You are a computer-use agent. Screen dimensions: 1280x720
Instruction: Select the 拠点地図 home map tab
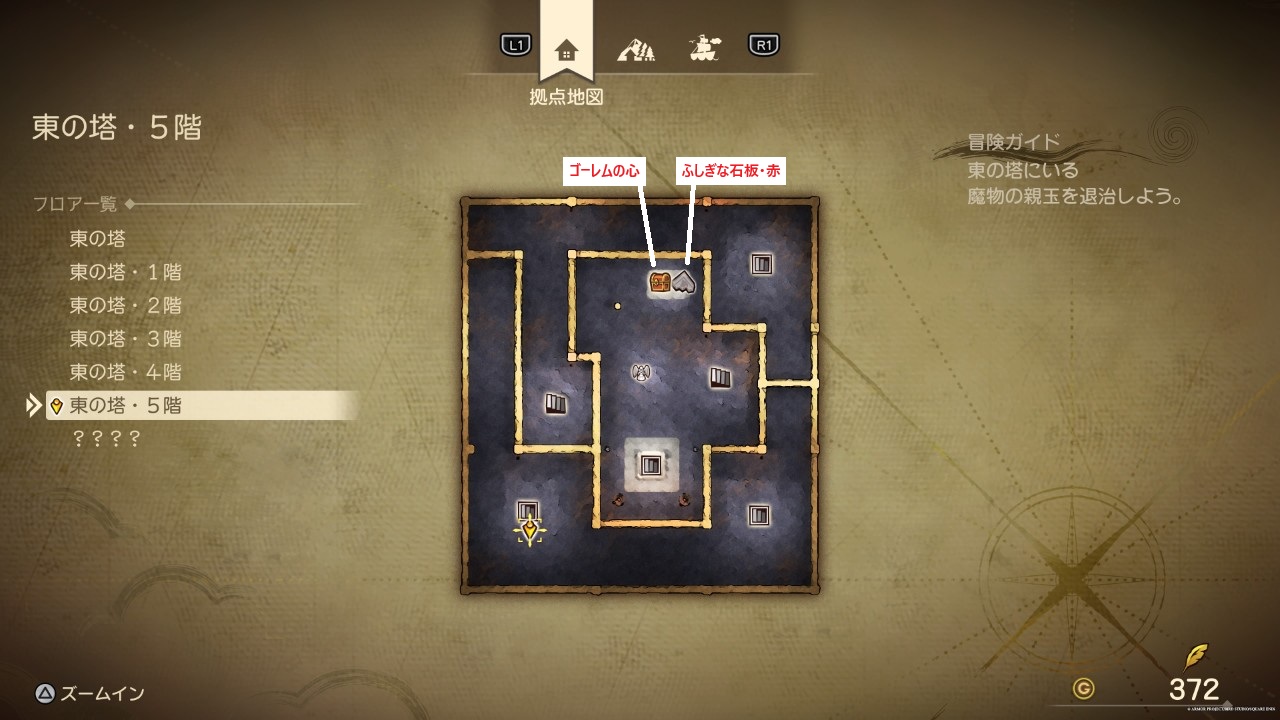pyautogui.click(x=566, y=50)
